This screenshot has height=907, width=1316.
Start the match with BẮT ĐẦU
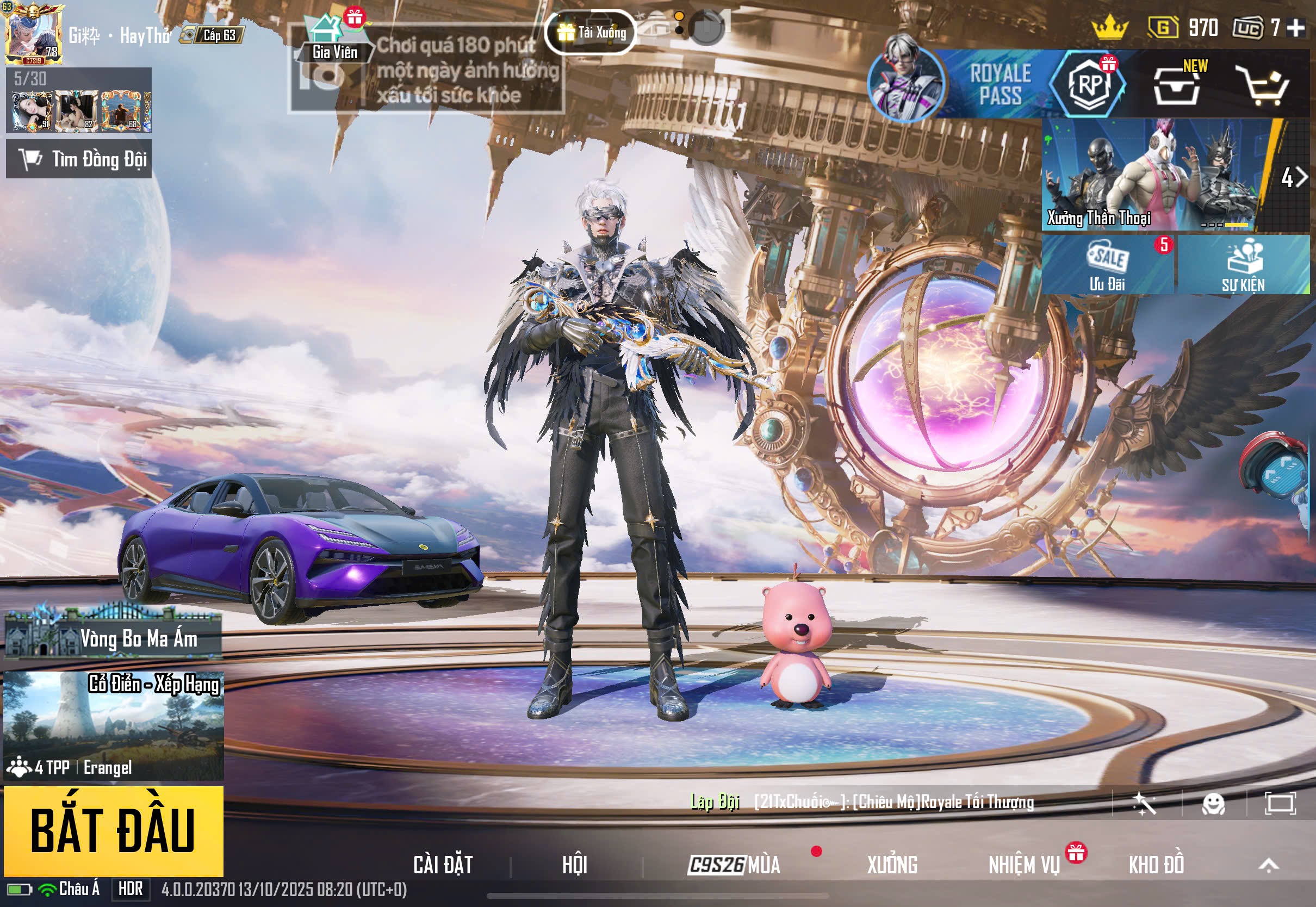pos(113,831)
